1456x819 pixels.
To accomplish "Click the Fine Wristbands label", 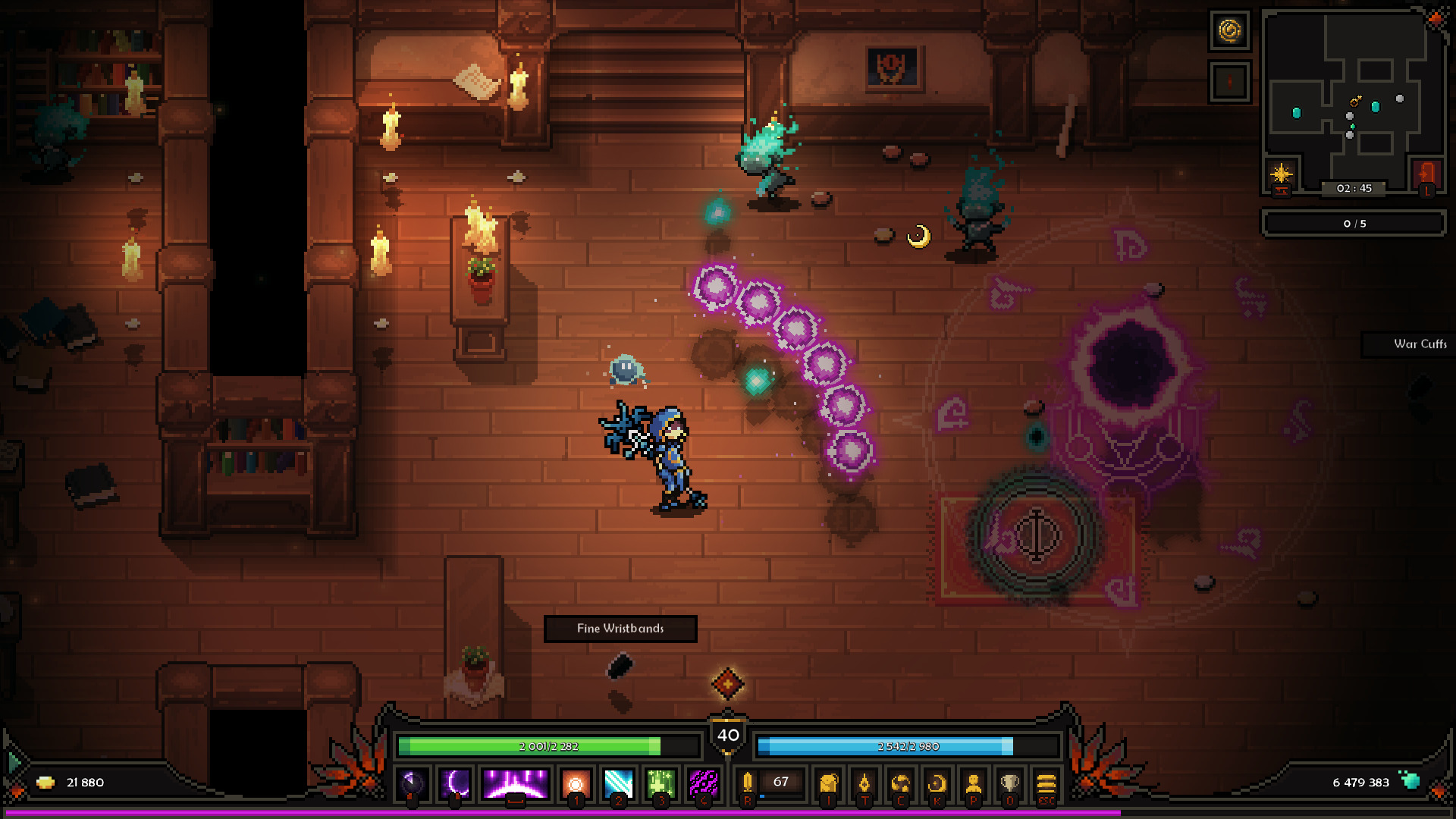I will (x=620, y=629).
